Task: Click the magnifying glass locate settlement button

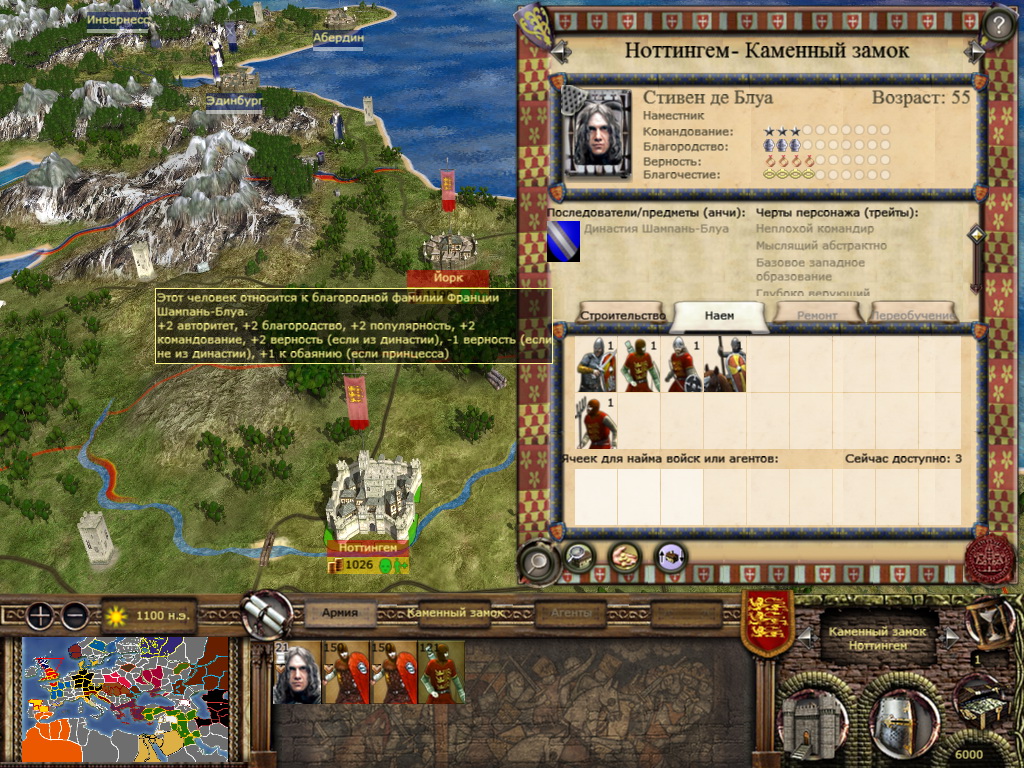Action: click(538, 562)
